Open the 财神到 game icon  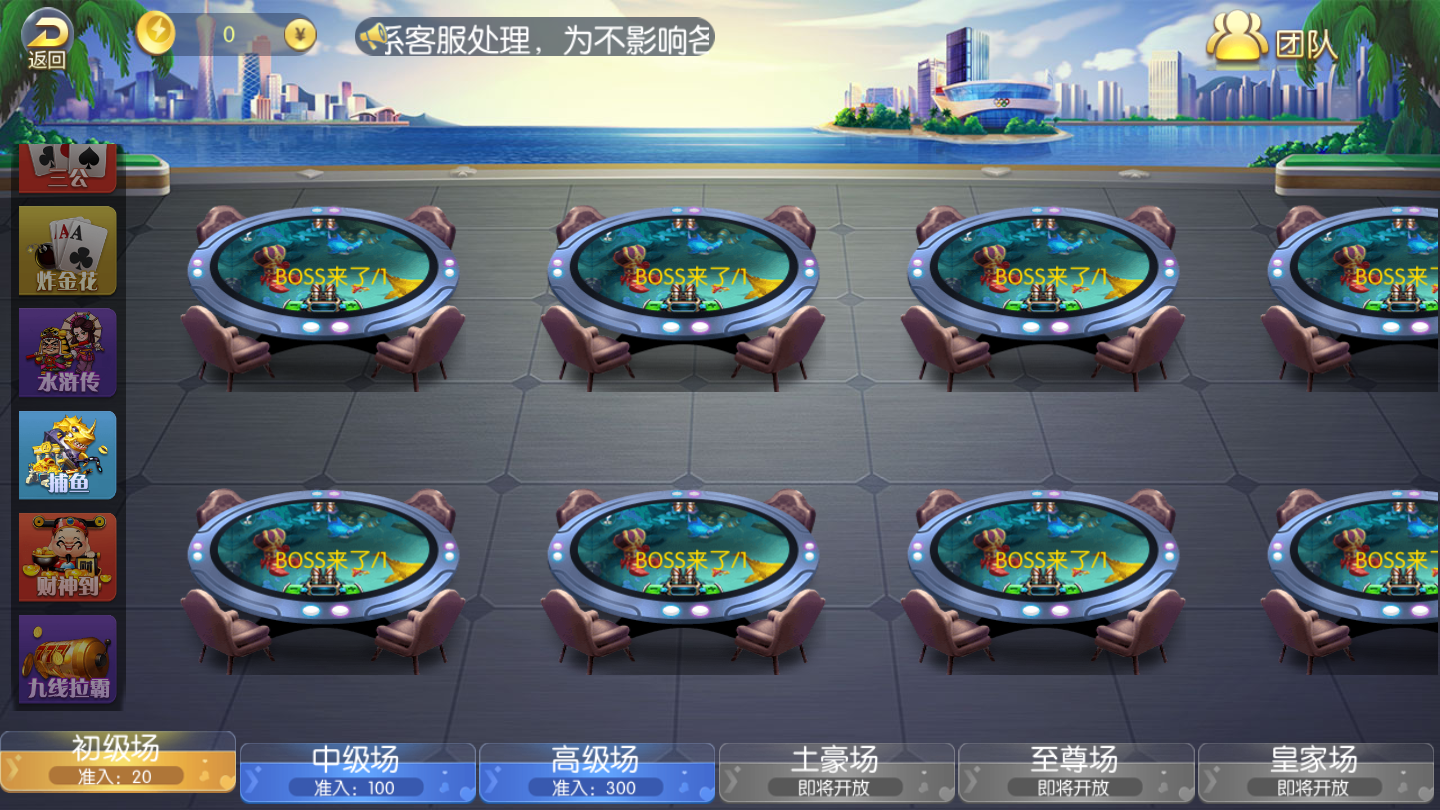(67, 557)
